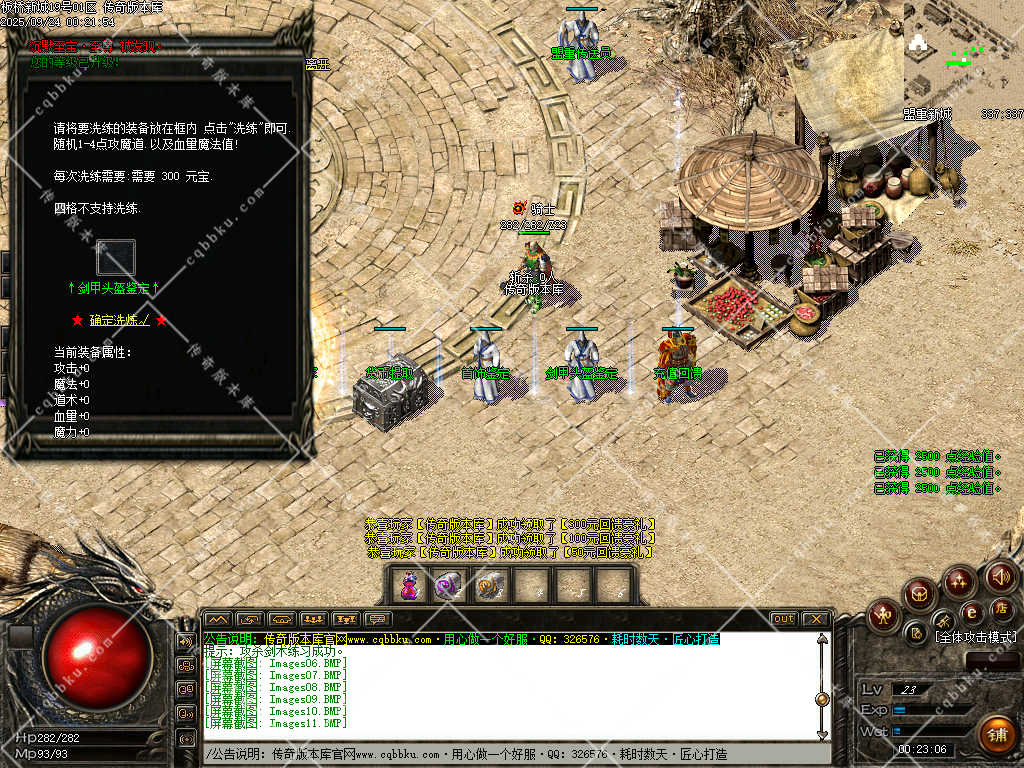This screenshot has height=768, width=1024.
Task: Toggle sound with the speaker icon
Action: click(1000, 577)
